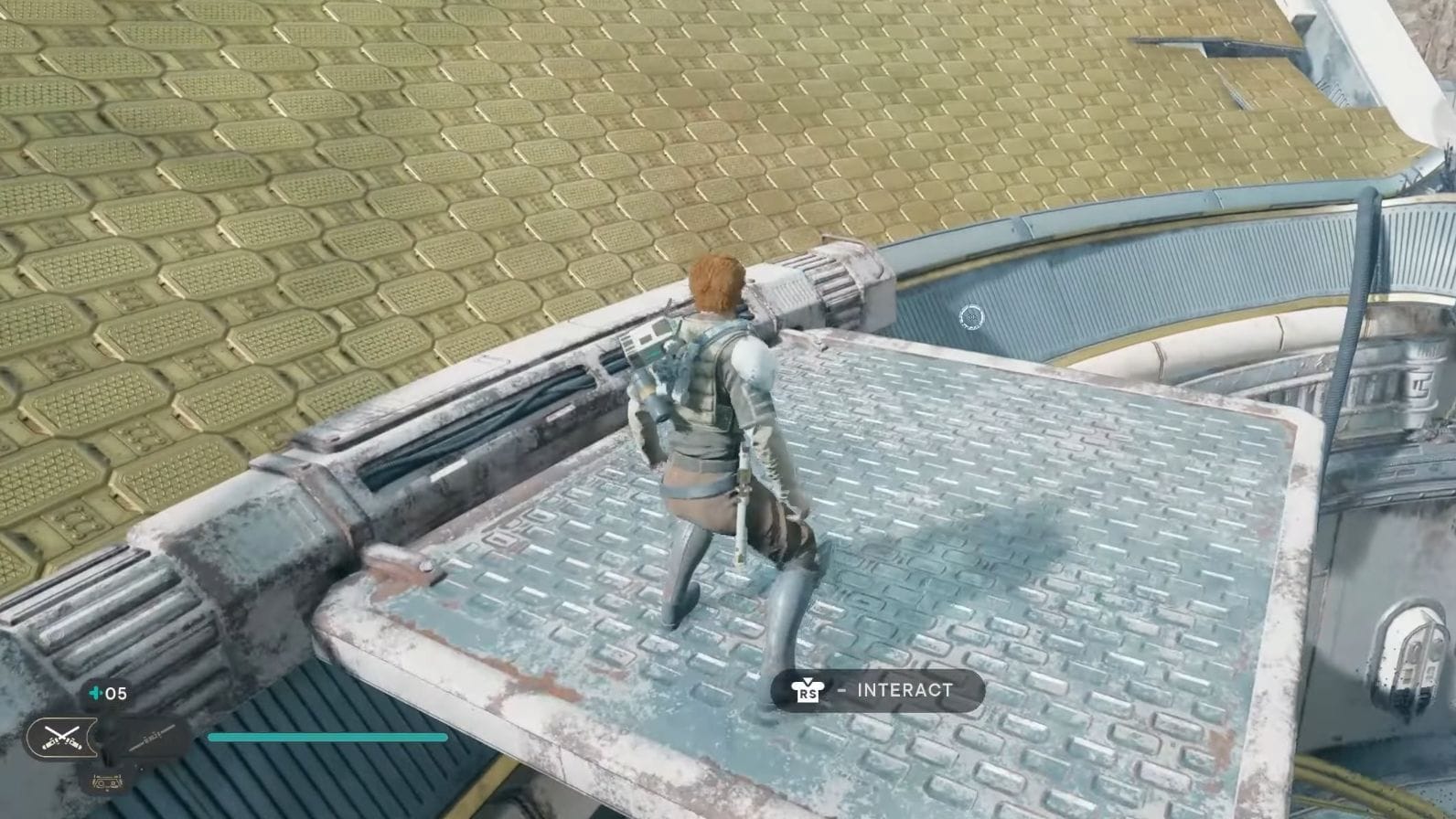Click the teal stim plus icon

[97, 694]
